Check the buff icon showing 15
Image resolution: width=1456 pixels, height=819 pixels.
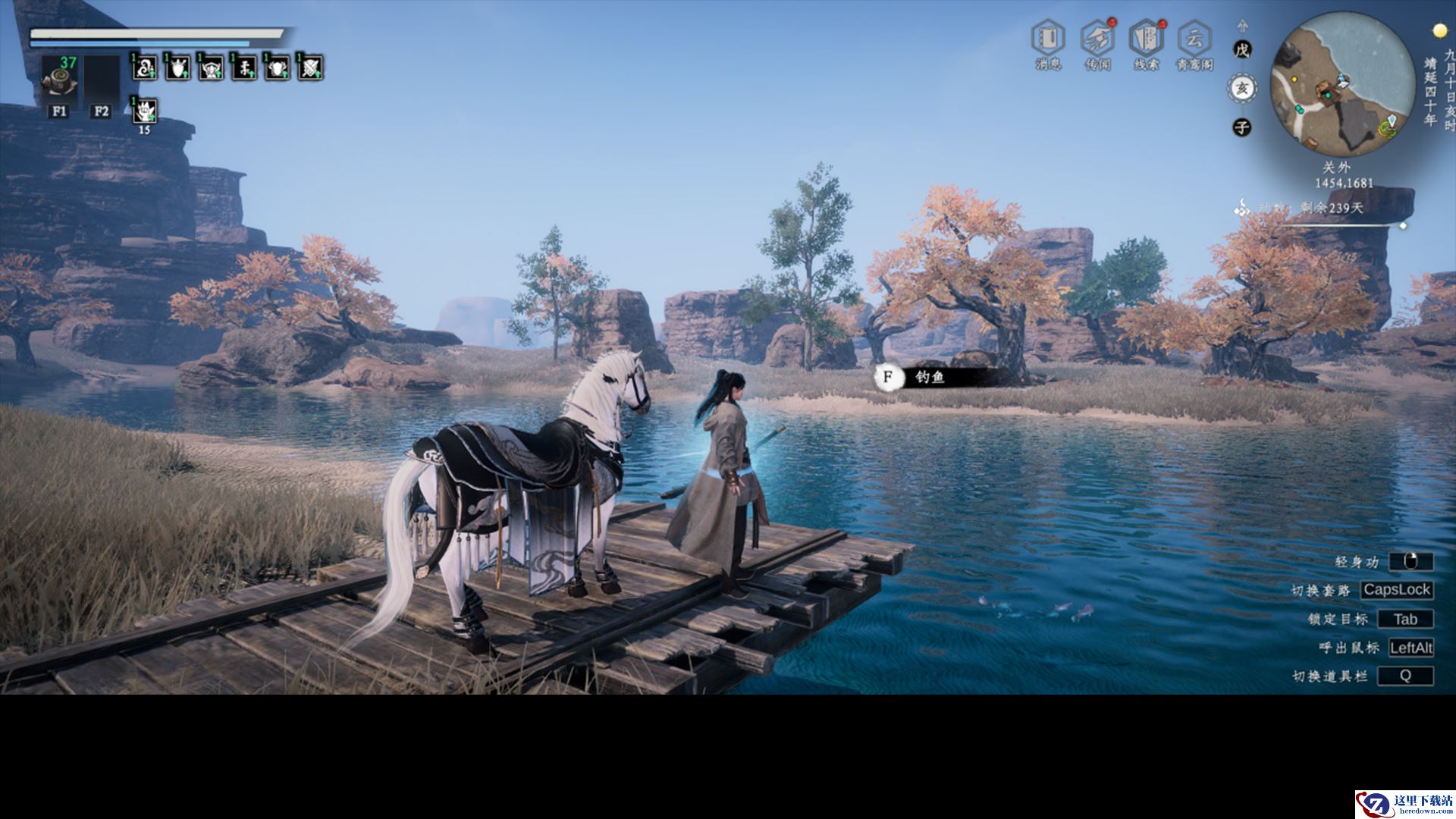pyautogui.click(x=144, y=112)
